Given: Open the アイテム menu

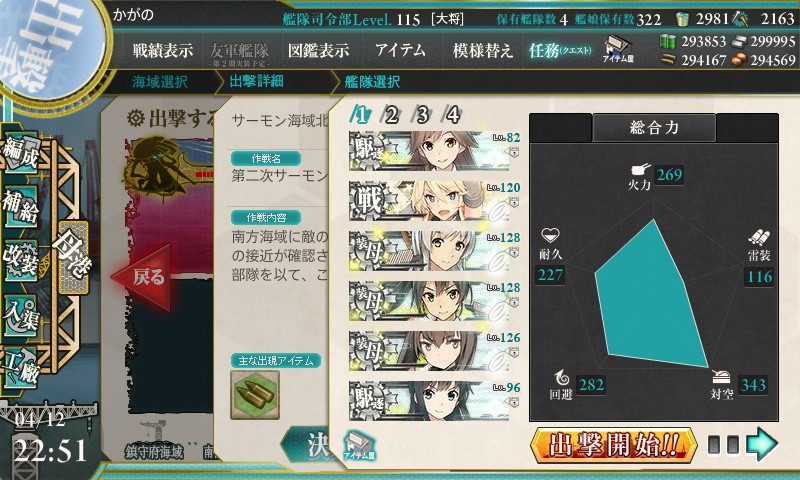Looking at the screenshot, I should click(400, 51).
